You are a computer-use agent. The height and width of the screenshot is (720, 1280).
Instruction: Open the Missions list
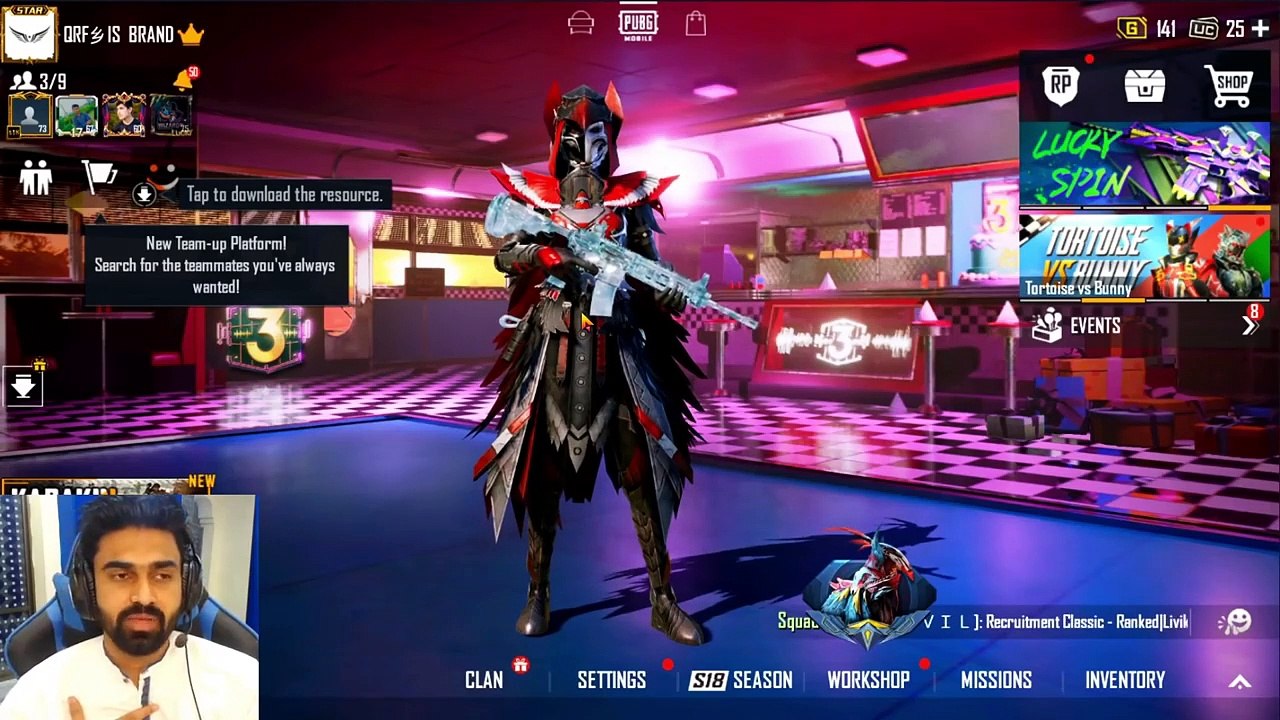pyautogui.click(x=996, y=680)
